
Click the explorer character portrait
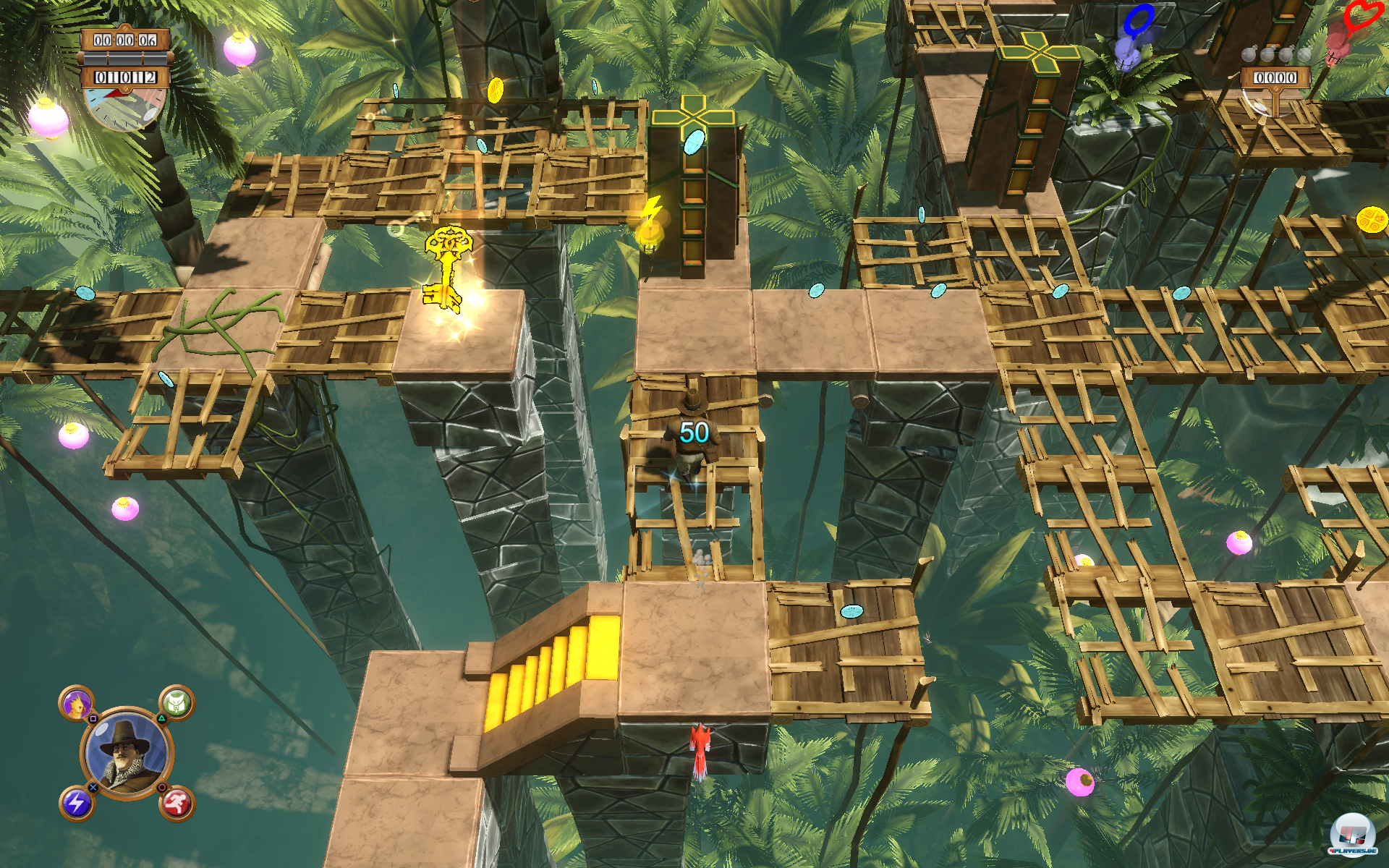click(x=127, y=753)
